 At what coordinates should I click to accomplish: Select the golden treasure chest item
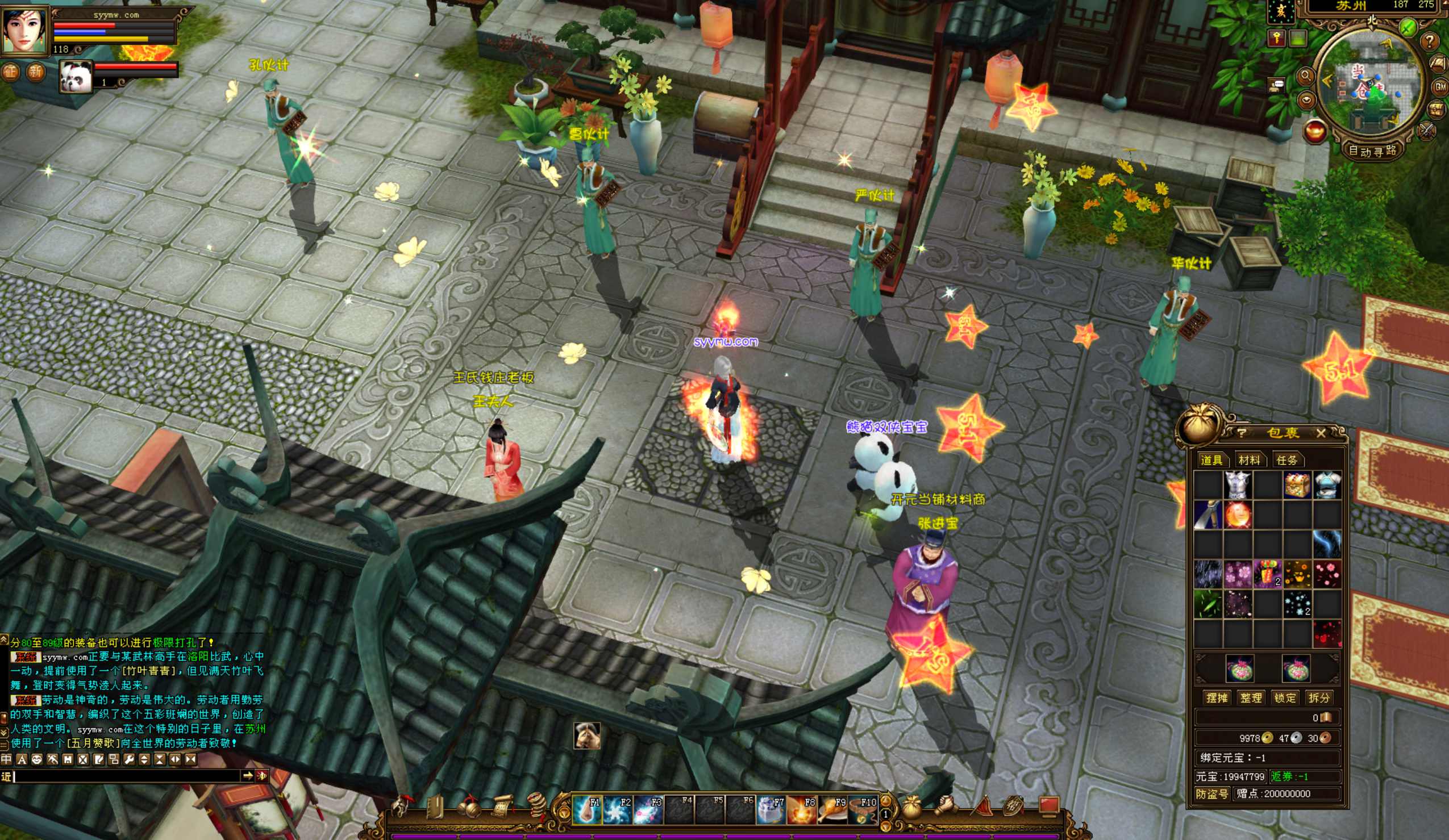click(1297, 485)
